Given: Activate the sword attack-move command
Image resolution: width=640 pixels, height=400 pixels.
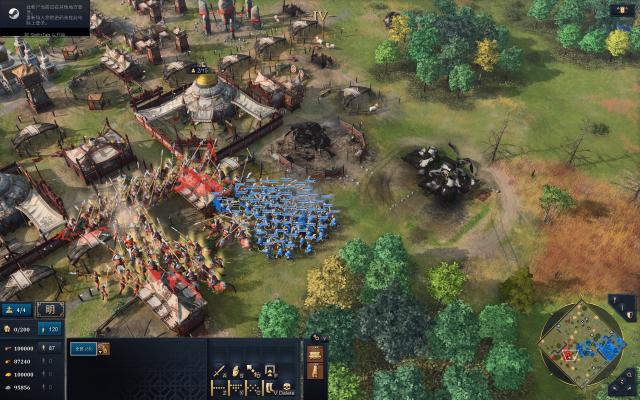Looking at the screenshot, I should [220, 370].
